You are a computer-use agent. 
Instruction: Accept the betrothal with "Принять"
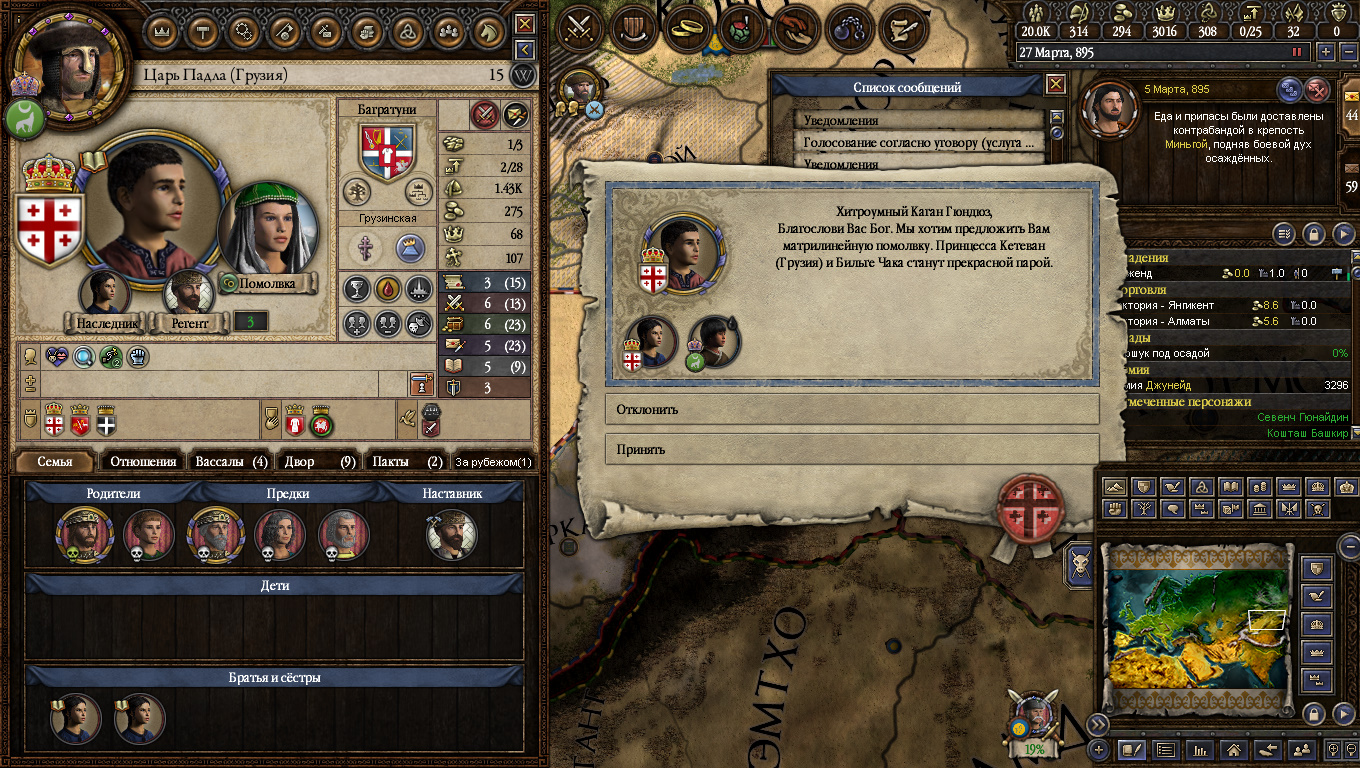(x=852, y=449)
